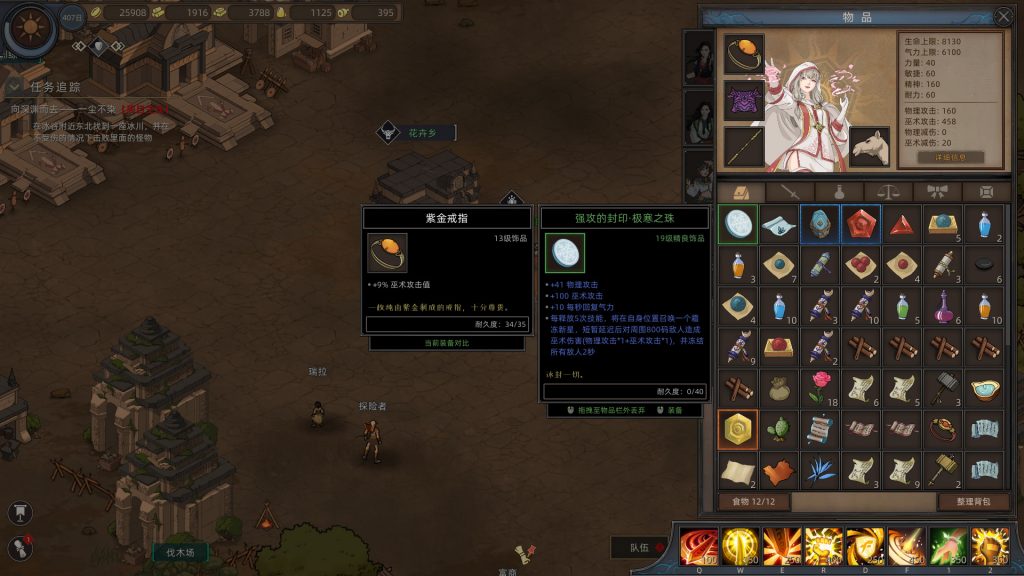Switch to the balance scales tab
This screenshot has width=1024, height=576.
pyautogui.click(x=889, y=192)
